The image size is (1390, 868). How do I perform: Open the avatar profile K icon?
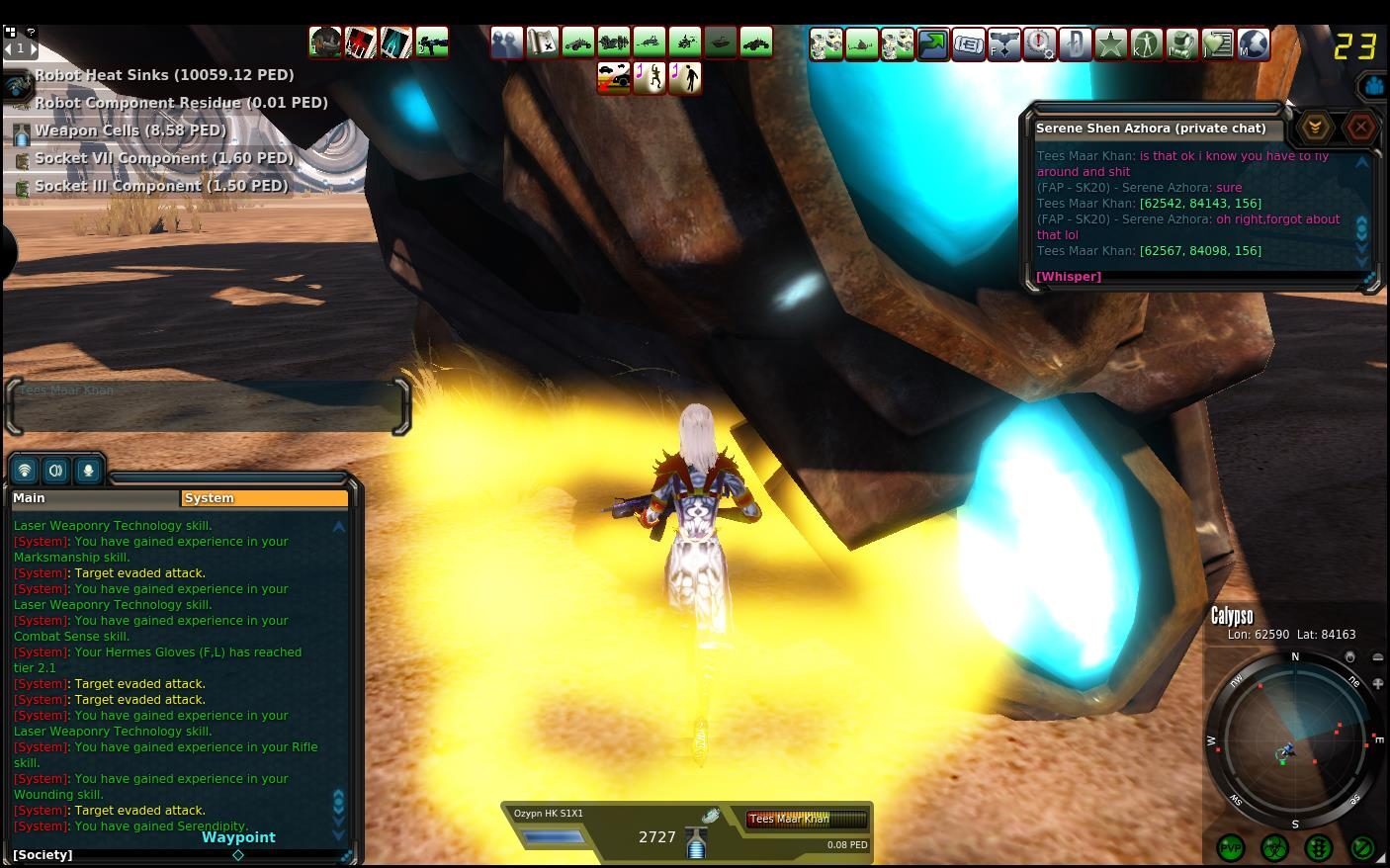click(x=1145, y=43)
